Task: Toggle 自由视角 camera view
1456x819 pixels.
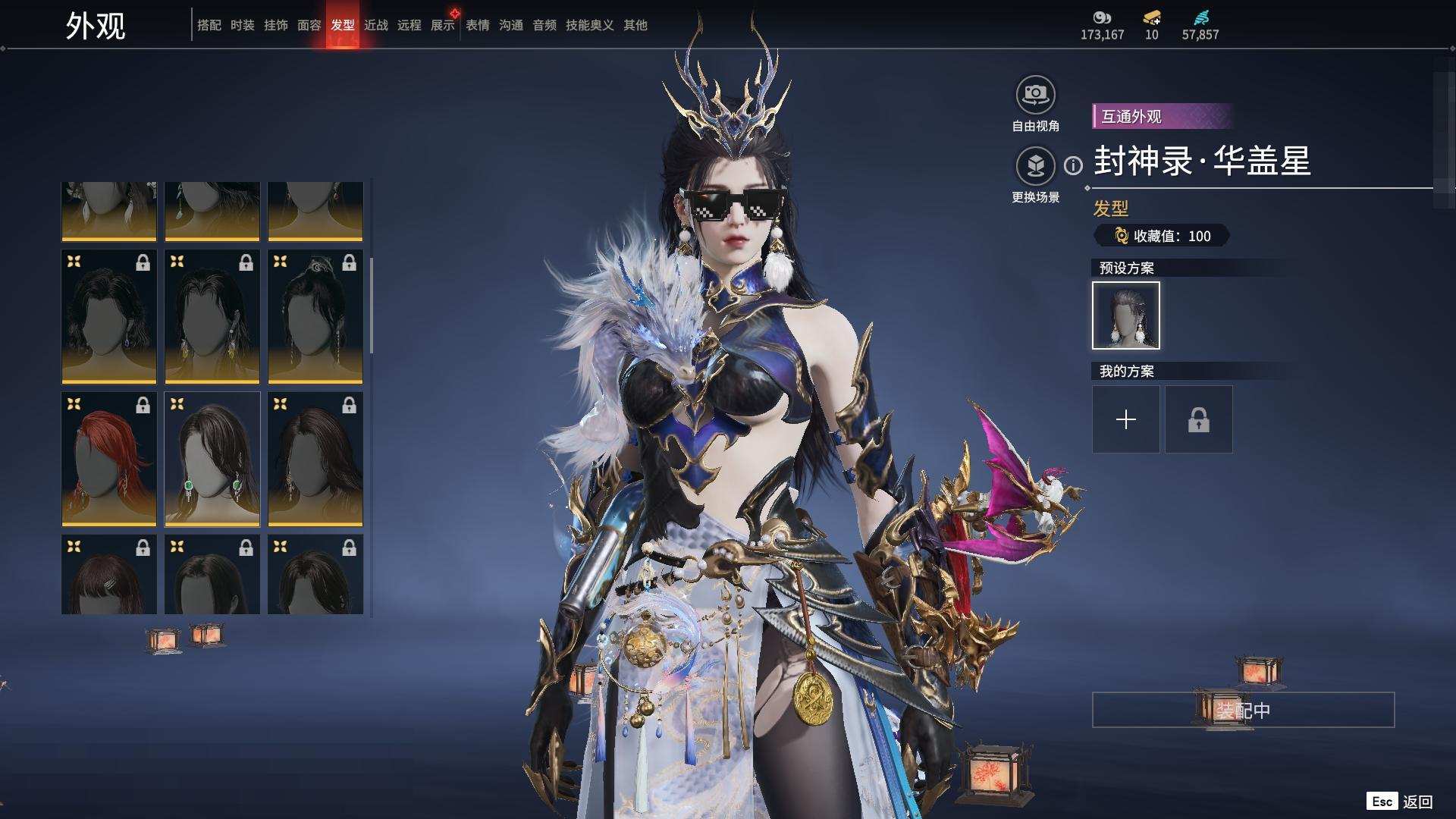Action: click(1035, 96)
